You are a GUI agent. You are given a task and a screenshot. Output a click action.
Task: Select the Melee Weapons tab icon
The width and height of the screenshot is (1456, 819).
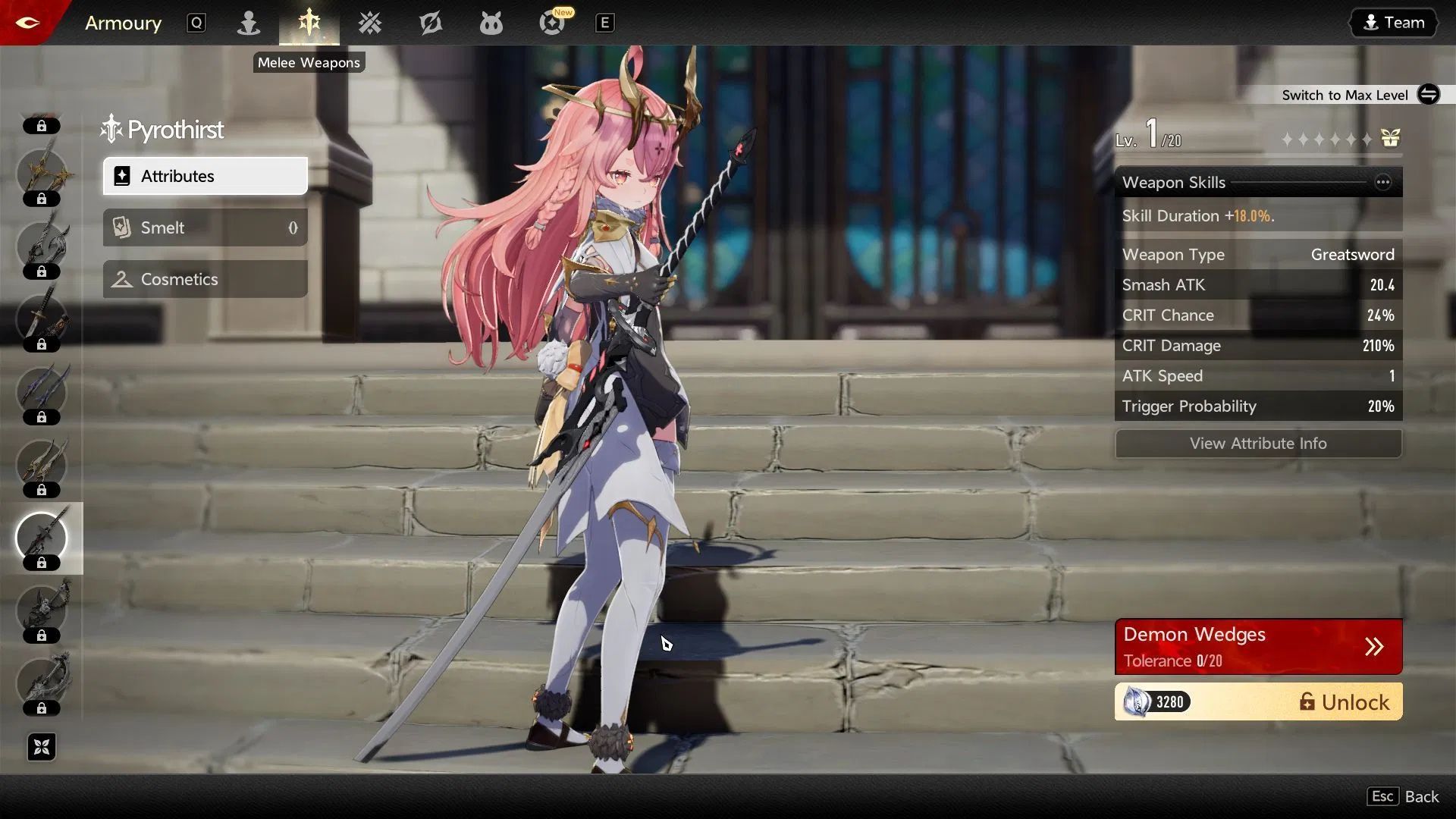pyautogui.click(x=309, y=23)
